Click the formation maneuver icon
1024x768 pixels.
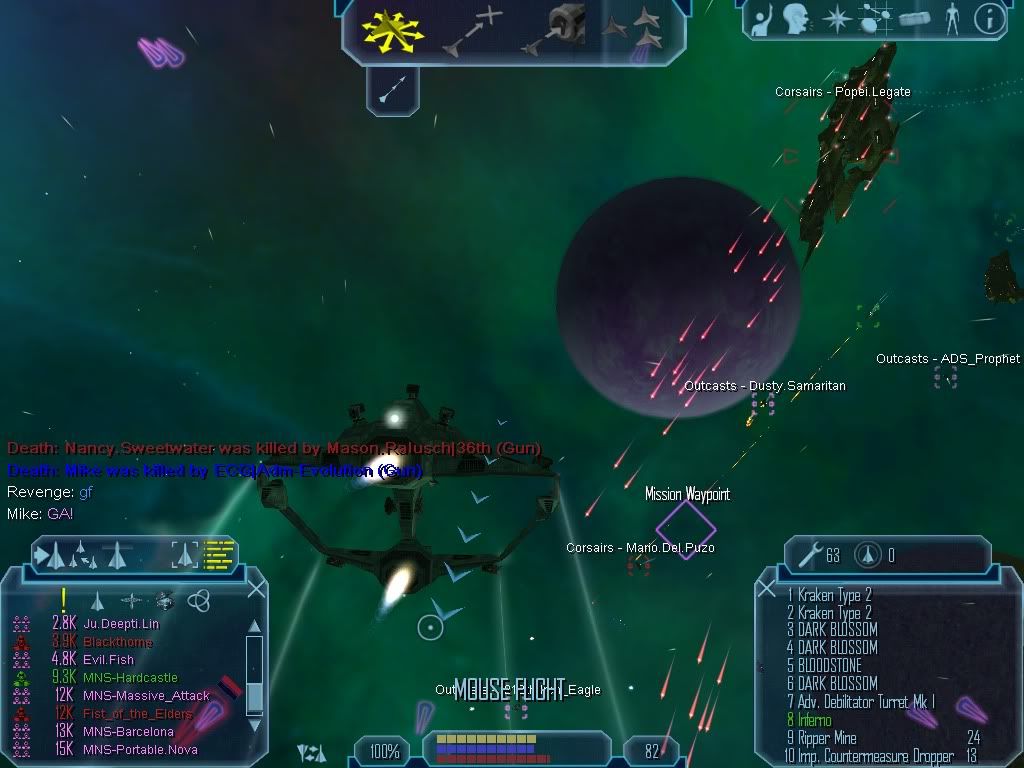pos(635,31)
